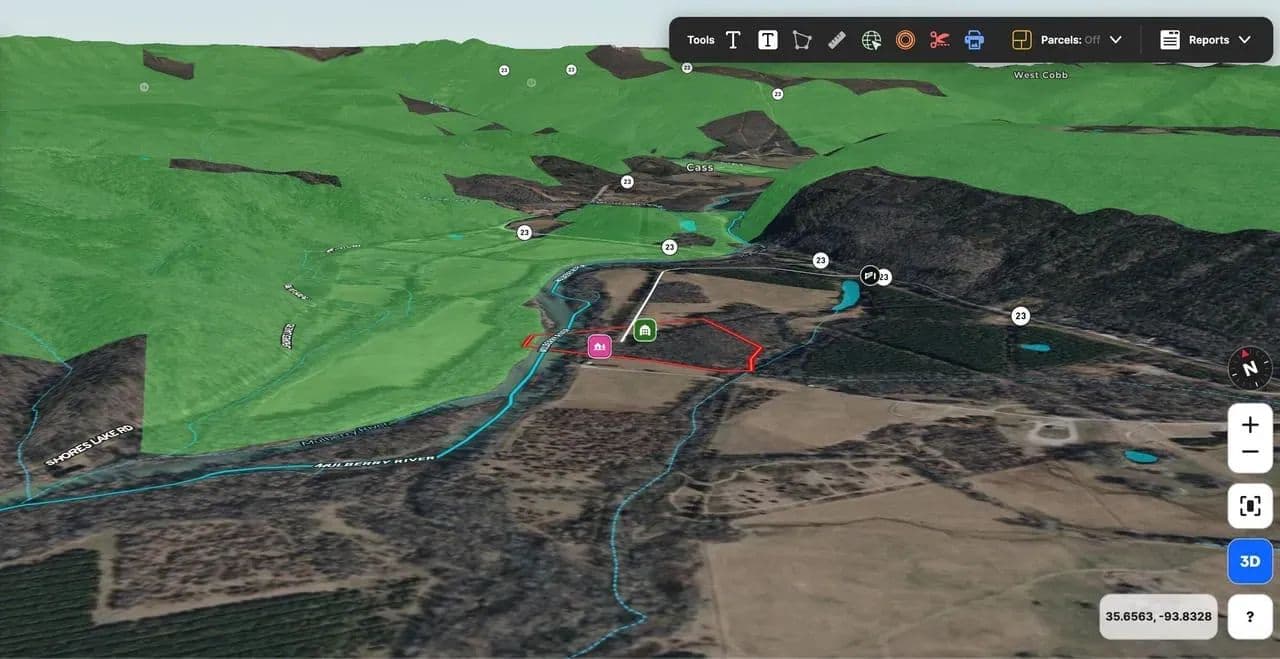Reset orientation with the compass button

[x=1250, y=367]
